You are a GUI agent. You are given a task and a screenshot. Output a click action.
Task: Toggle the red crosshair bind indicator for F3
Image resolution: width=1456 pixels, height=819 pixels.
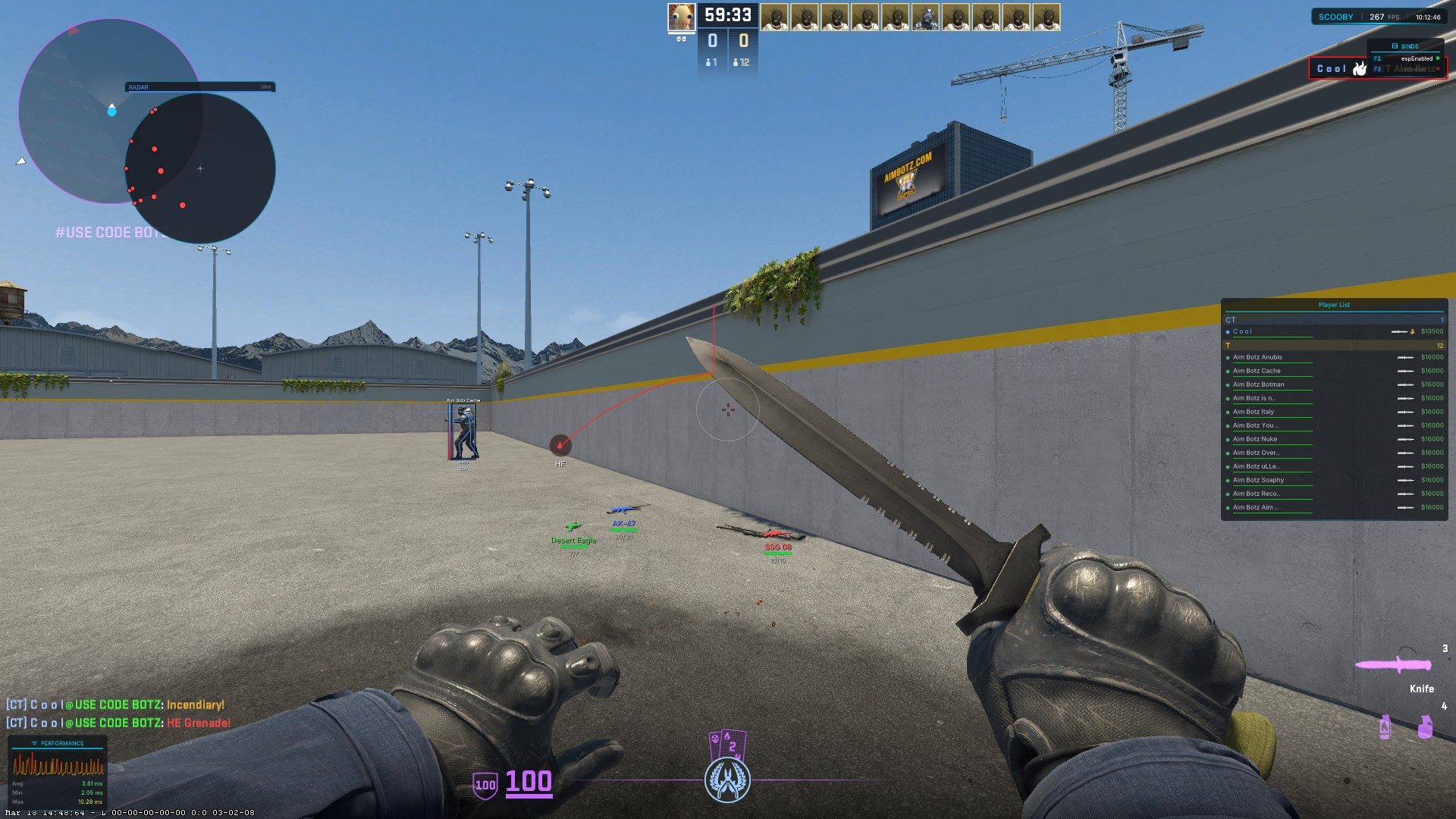point(1437,67)
